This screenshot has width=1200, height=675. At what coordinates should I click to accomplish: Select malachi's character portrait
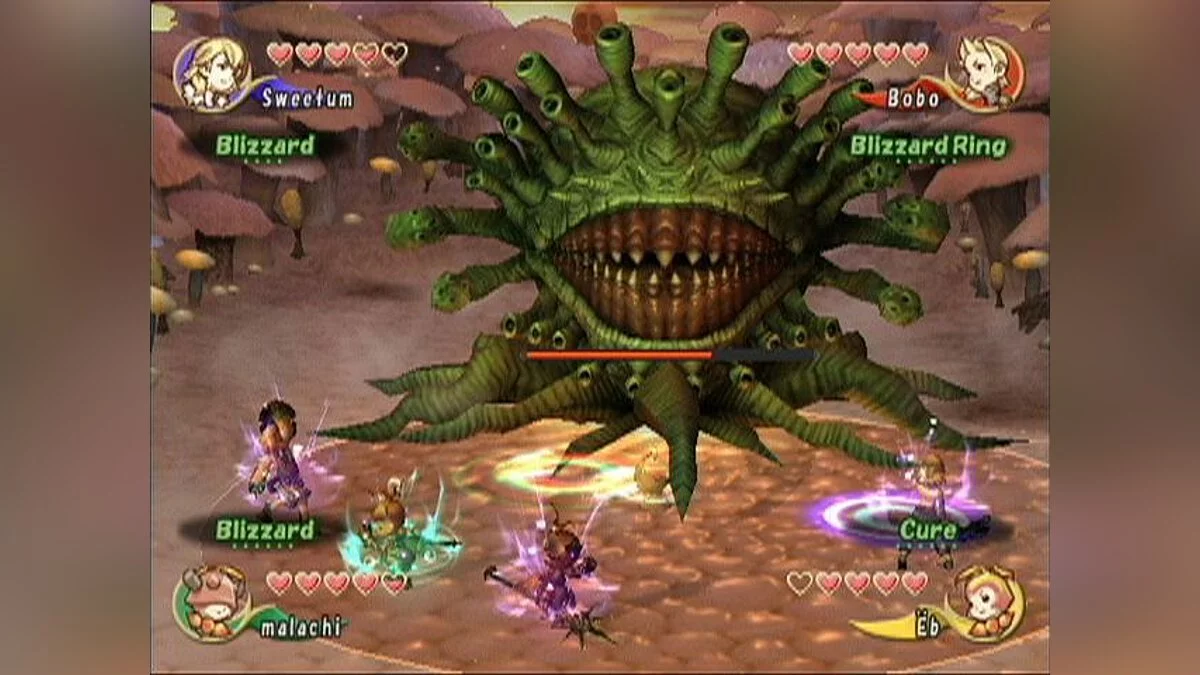pos(208,602)
